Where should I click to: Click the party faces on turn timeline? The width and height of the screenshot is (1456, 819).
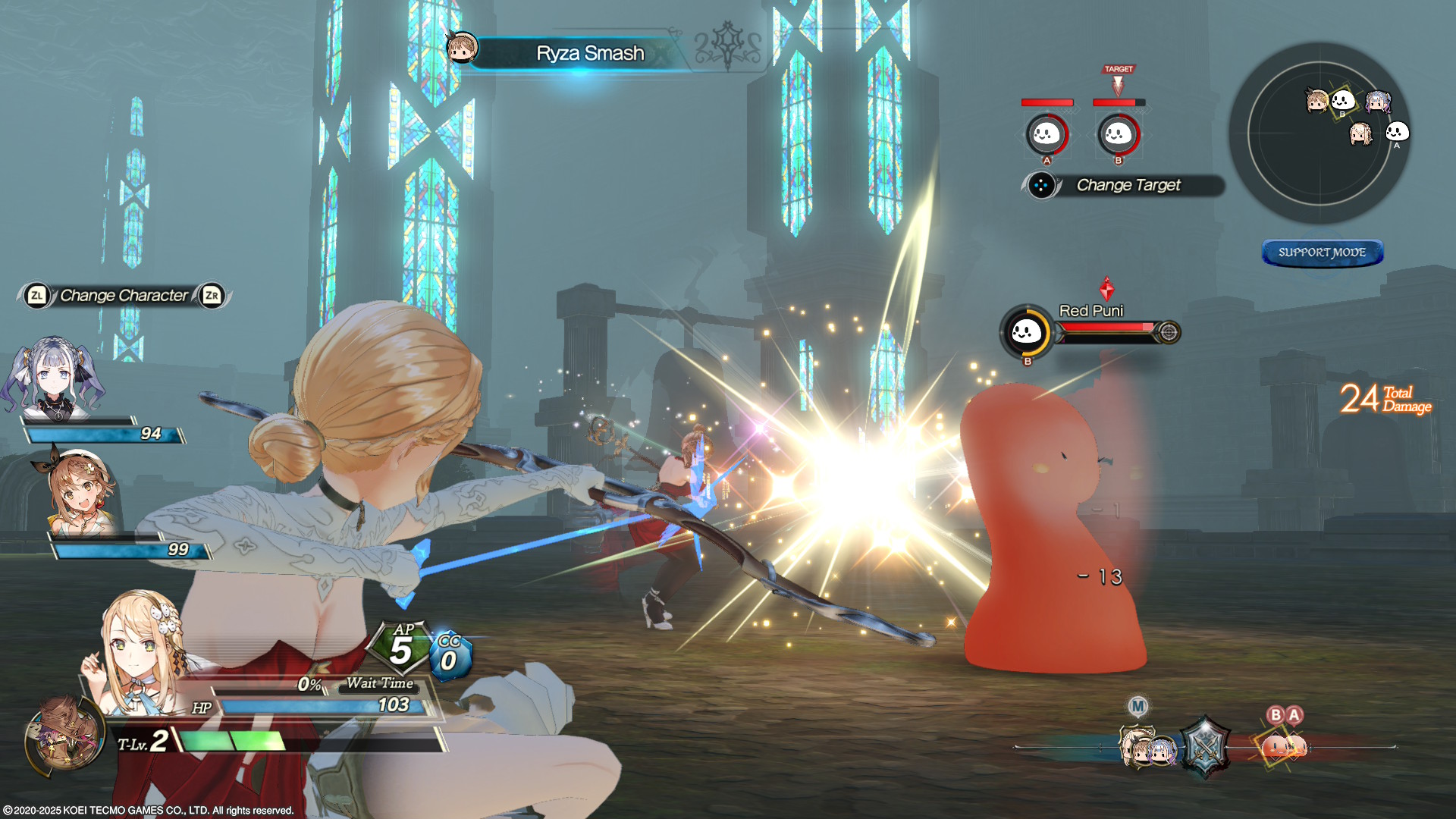pos(1147,748)
